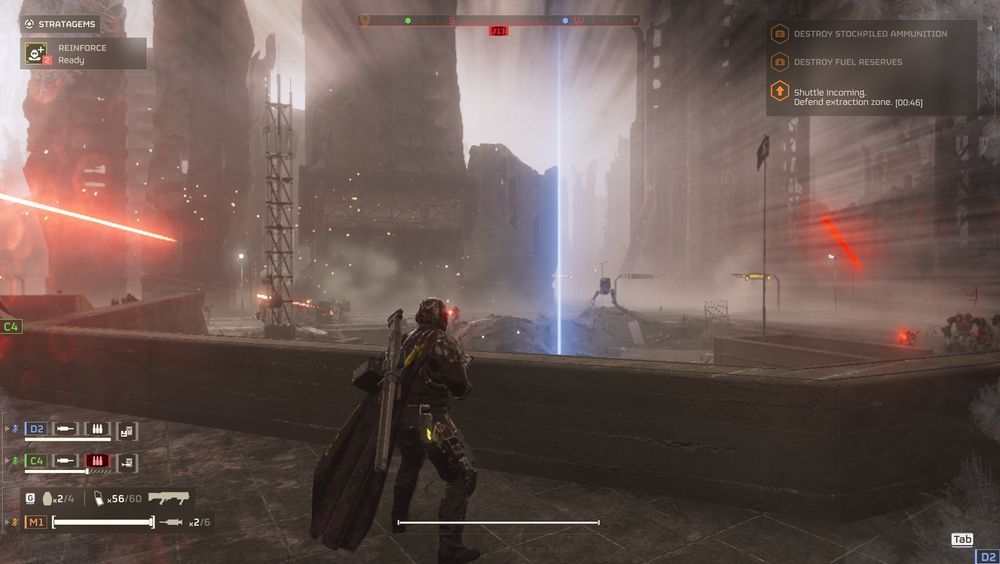Click the D2 marker in bottom-right corner
Viewport: 1000px width, 564px height.
[987, 556]
